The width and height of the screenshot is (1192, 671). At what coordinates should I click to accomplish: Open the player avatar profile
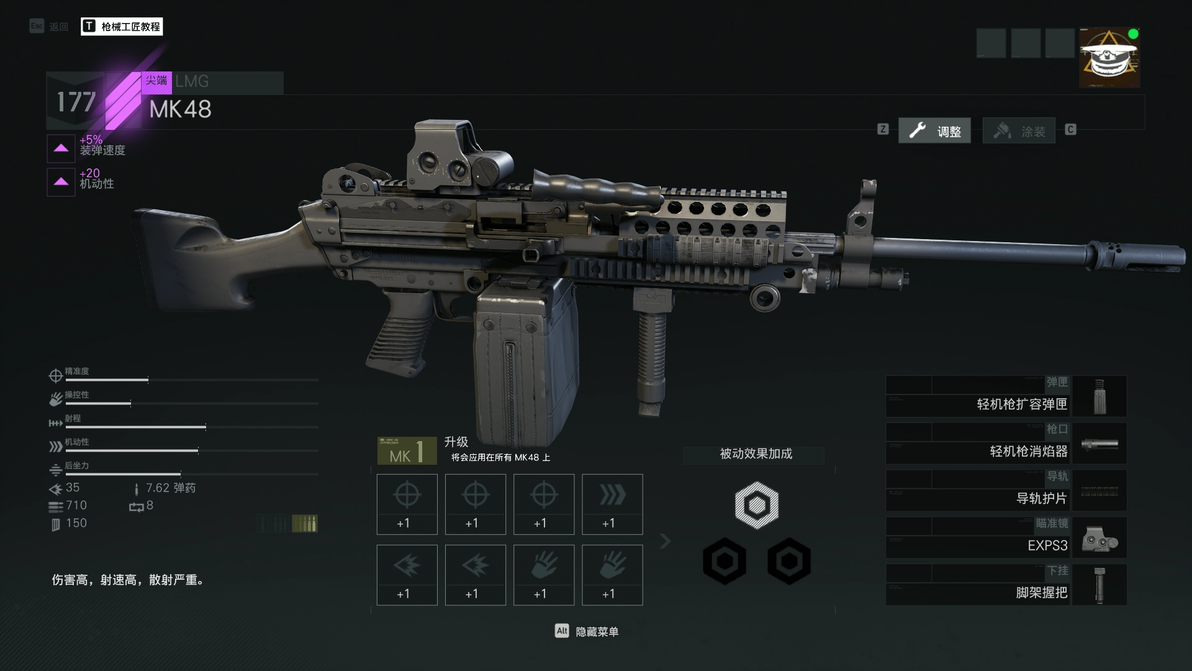tap(1109, 58)
